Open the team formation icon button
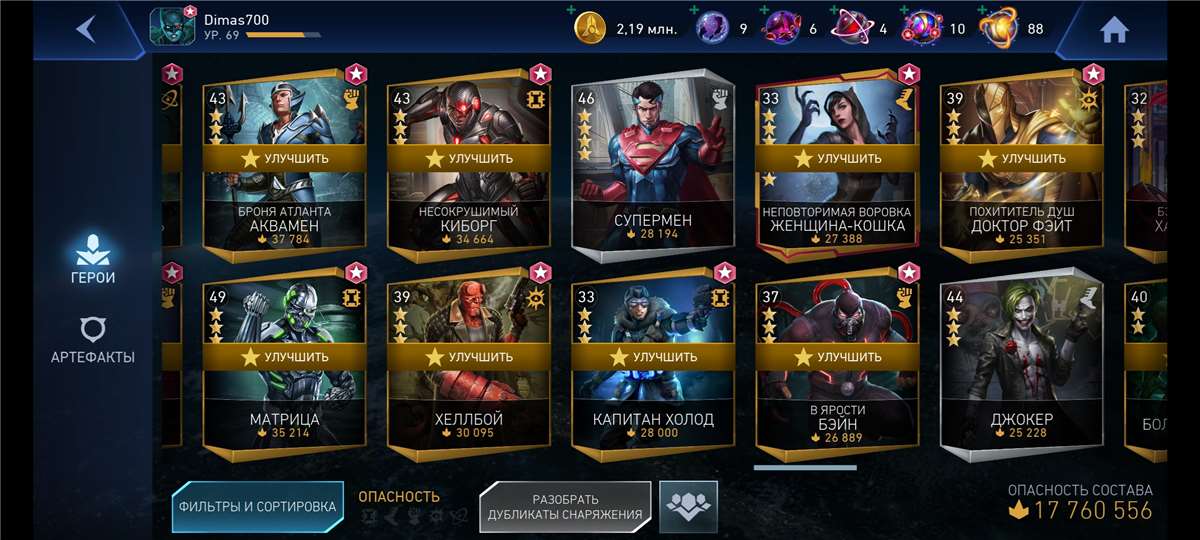The image size is (1200, 540). click(688, 506)
